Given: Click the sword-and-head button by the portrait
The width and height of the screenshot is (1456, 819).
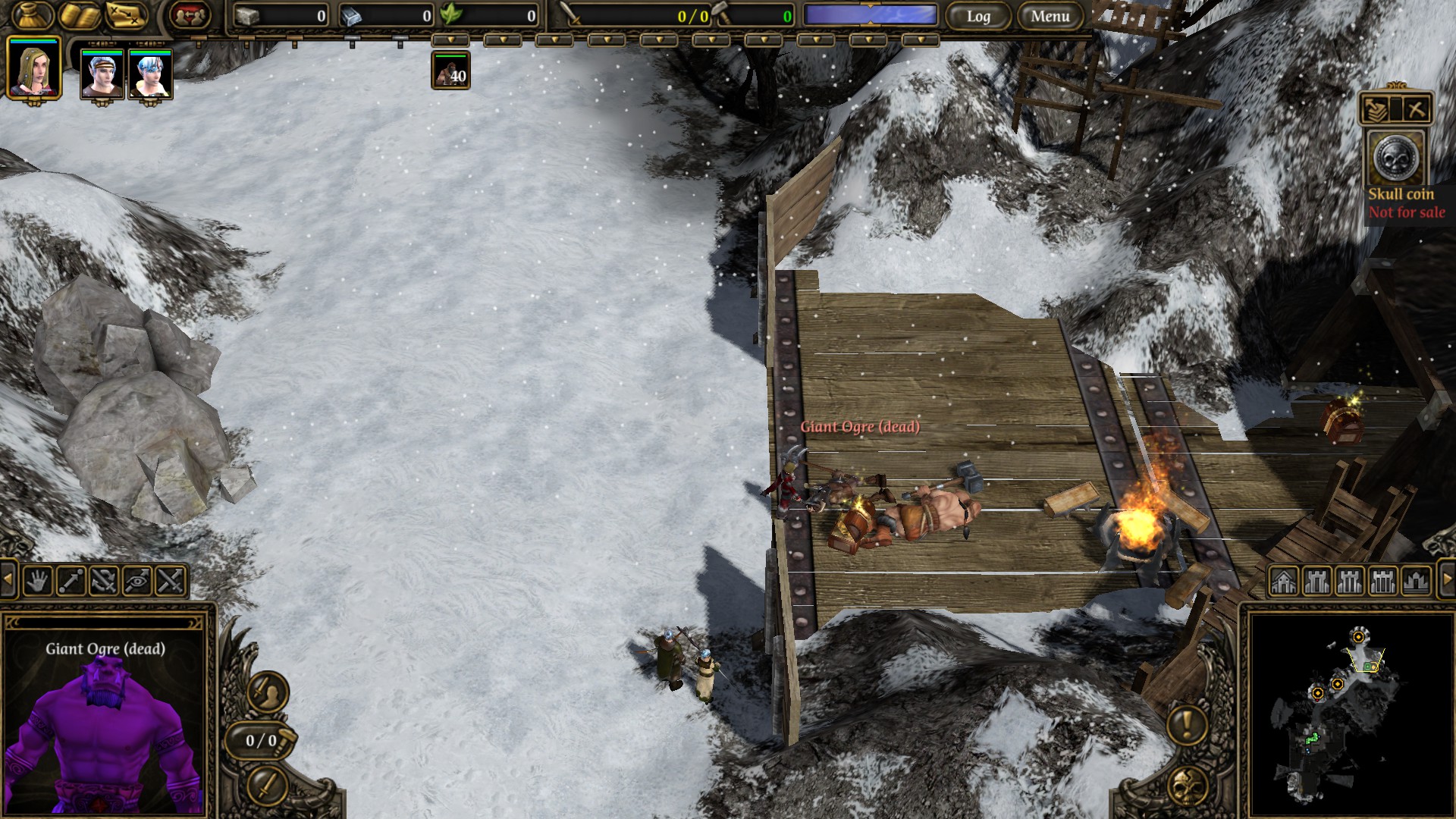Looking at the screenshot, I should [267, 691].
